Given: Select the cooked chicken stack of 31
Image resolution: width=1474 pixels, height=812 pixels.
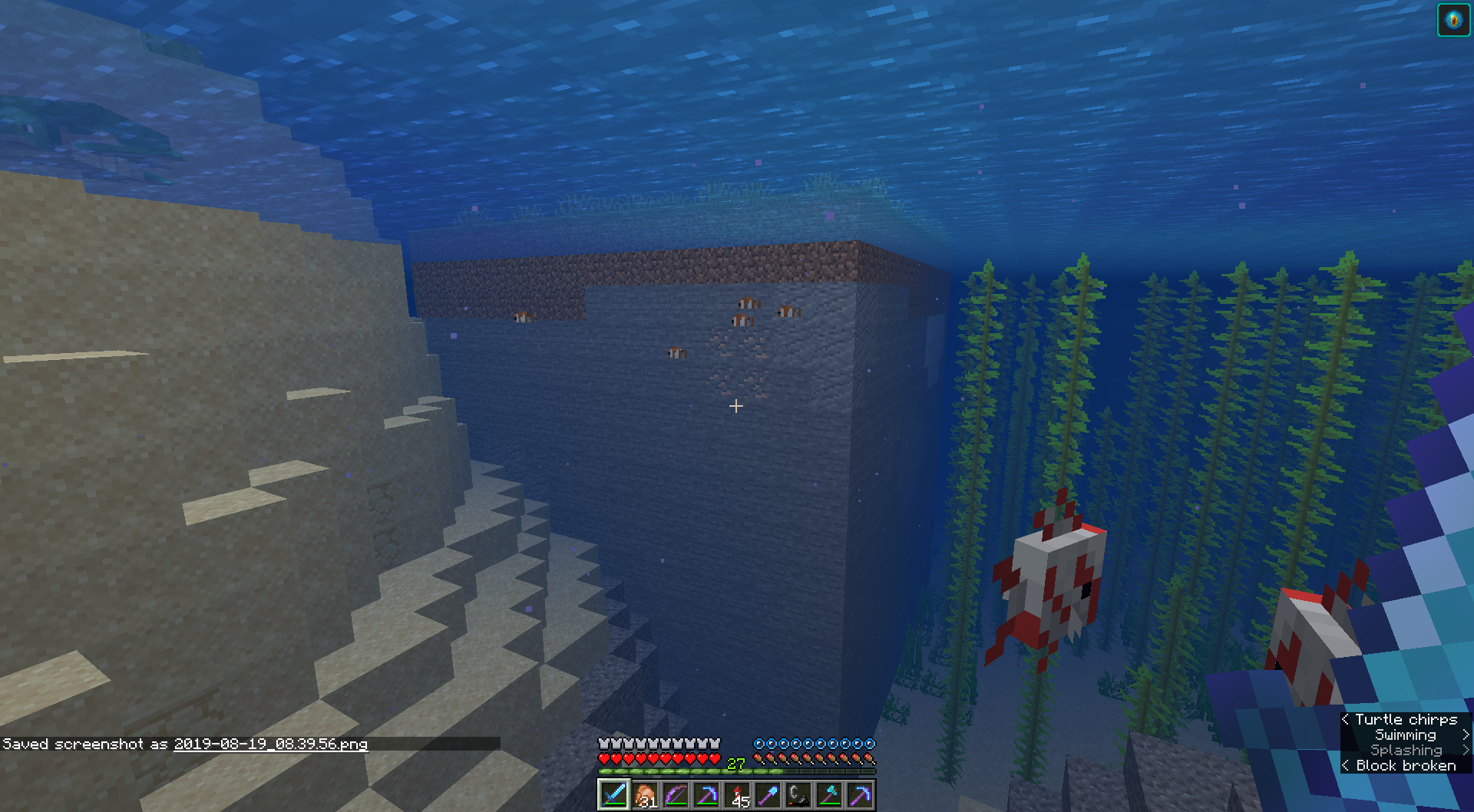Looking at the screenshot, I should tap(645, 795).
